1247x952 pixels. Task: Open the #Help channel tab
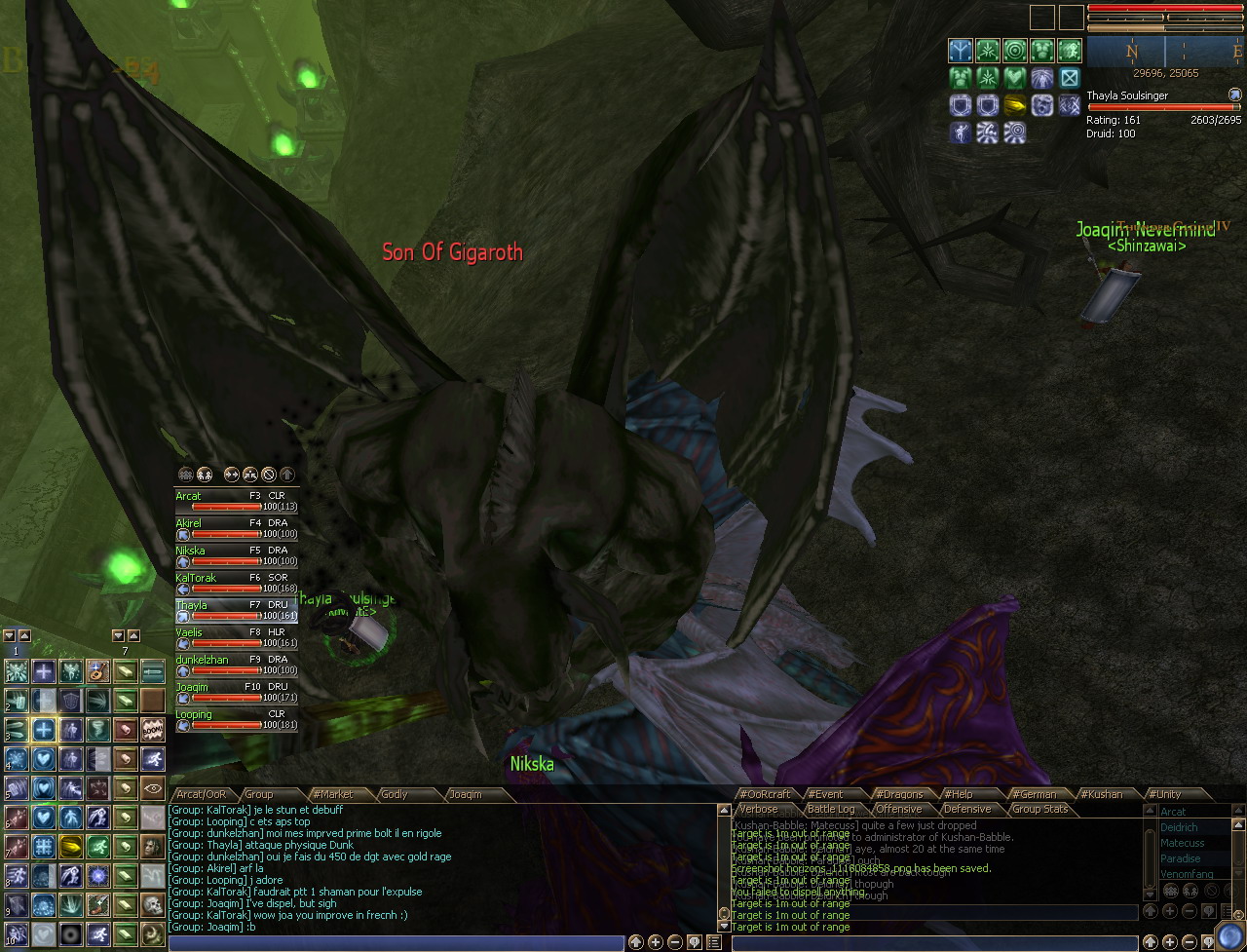[959, 794]
